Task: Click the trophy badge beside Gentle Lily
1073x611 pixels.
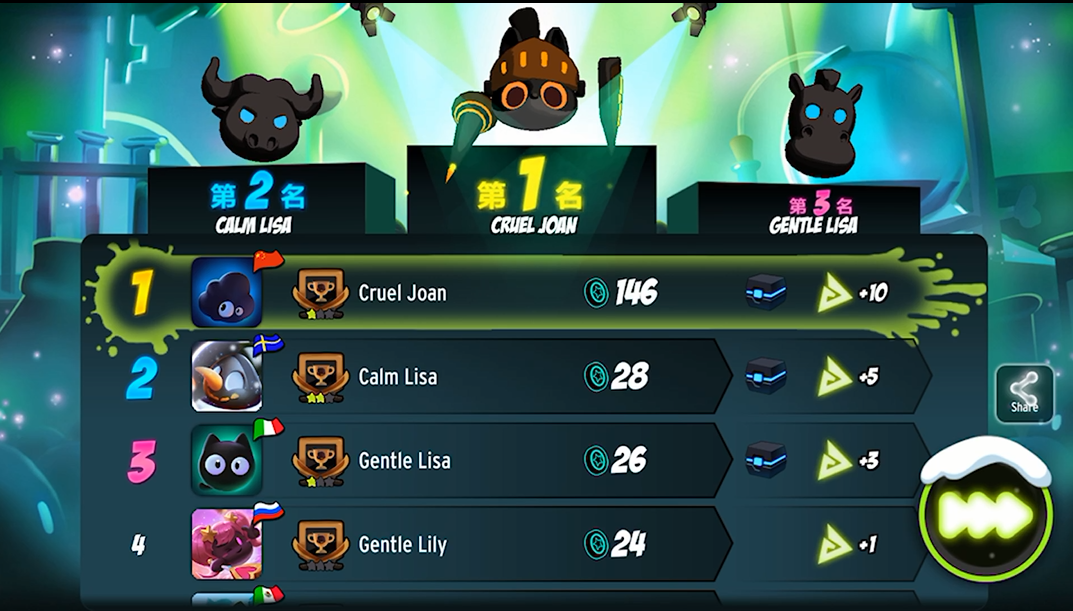Action: (x=320, y=545)
